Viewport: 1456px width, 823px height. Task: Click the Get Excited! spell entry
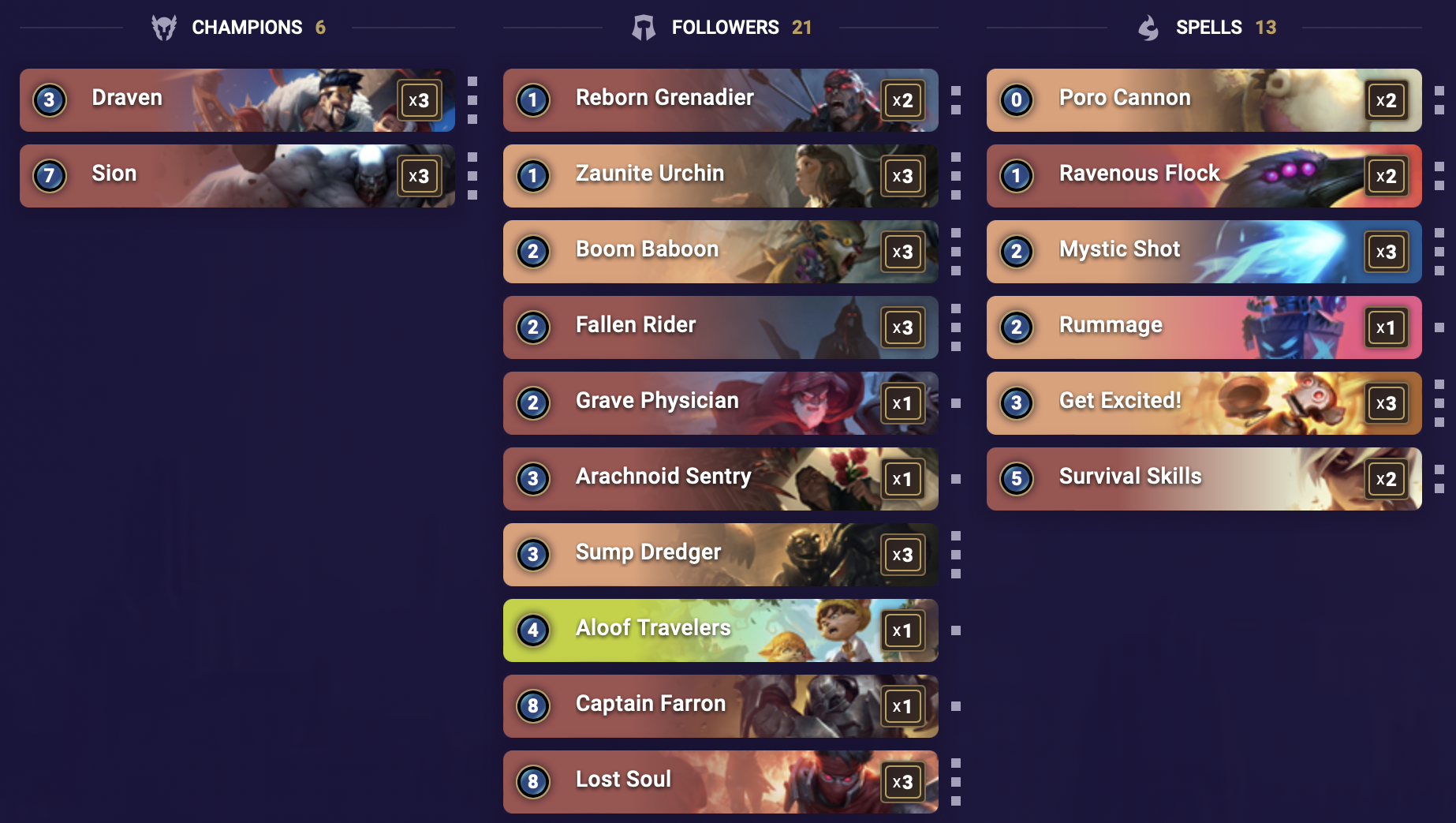[1204, 403]
